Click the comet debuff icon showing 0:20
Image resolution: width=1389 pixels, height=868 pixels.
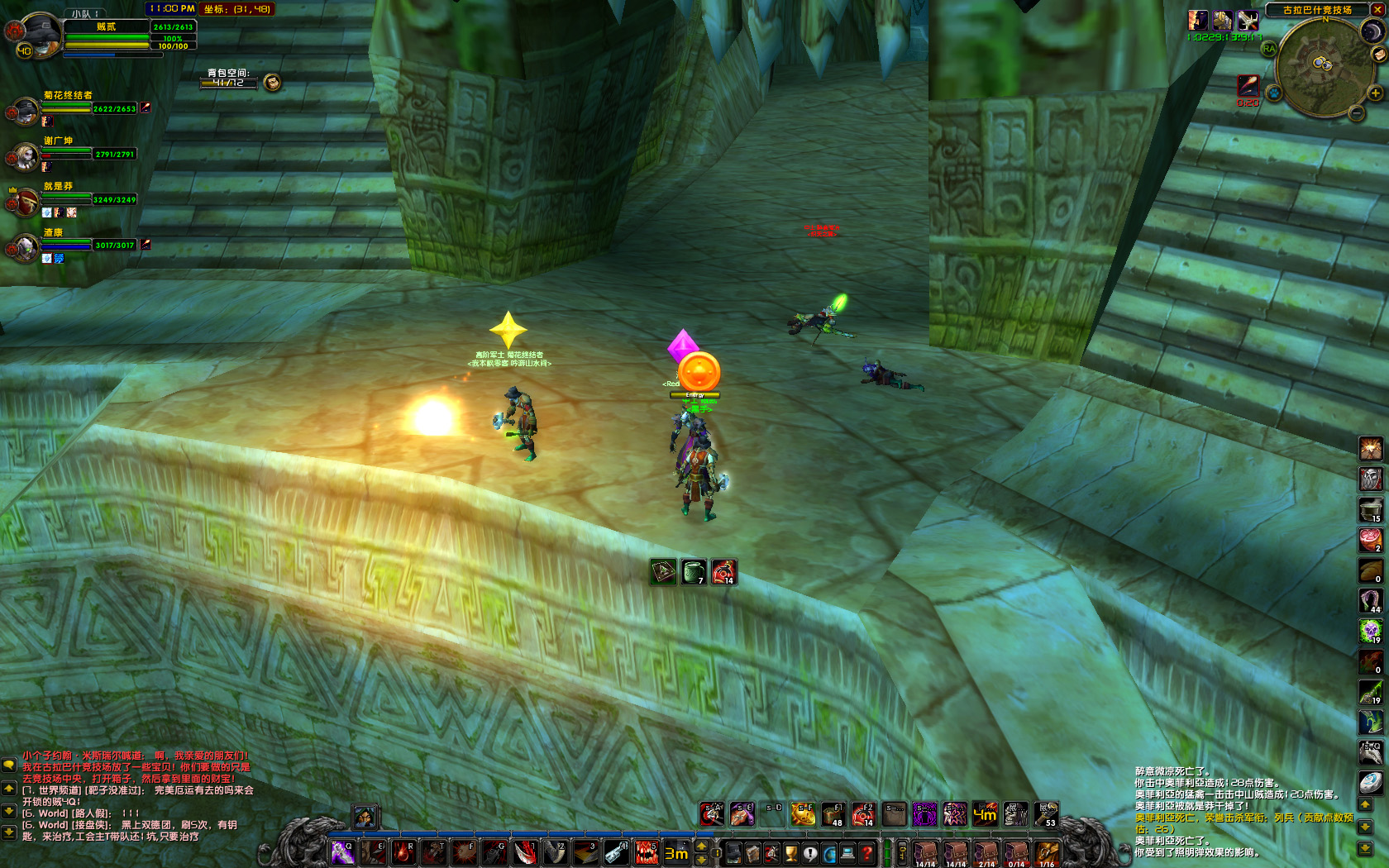coord(1248,86)
